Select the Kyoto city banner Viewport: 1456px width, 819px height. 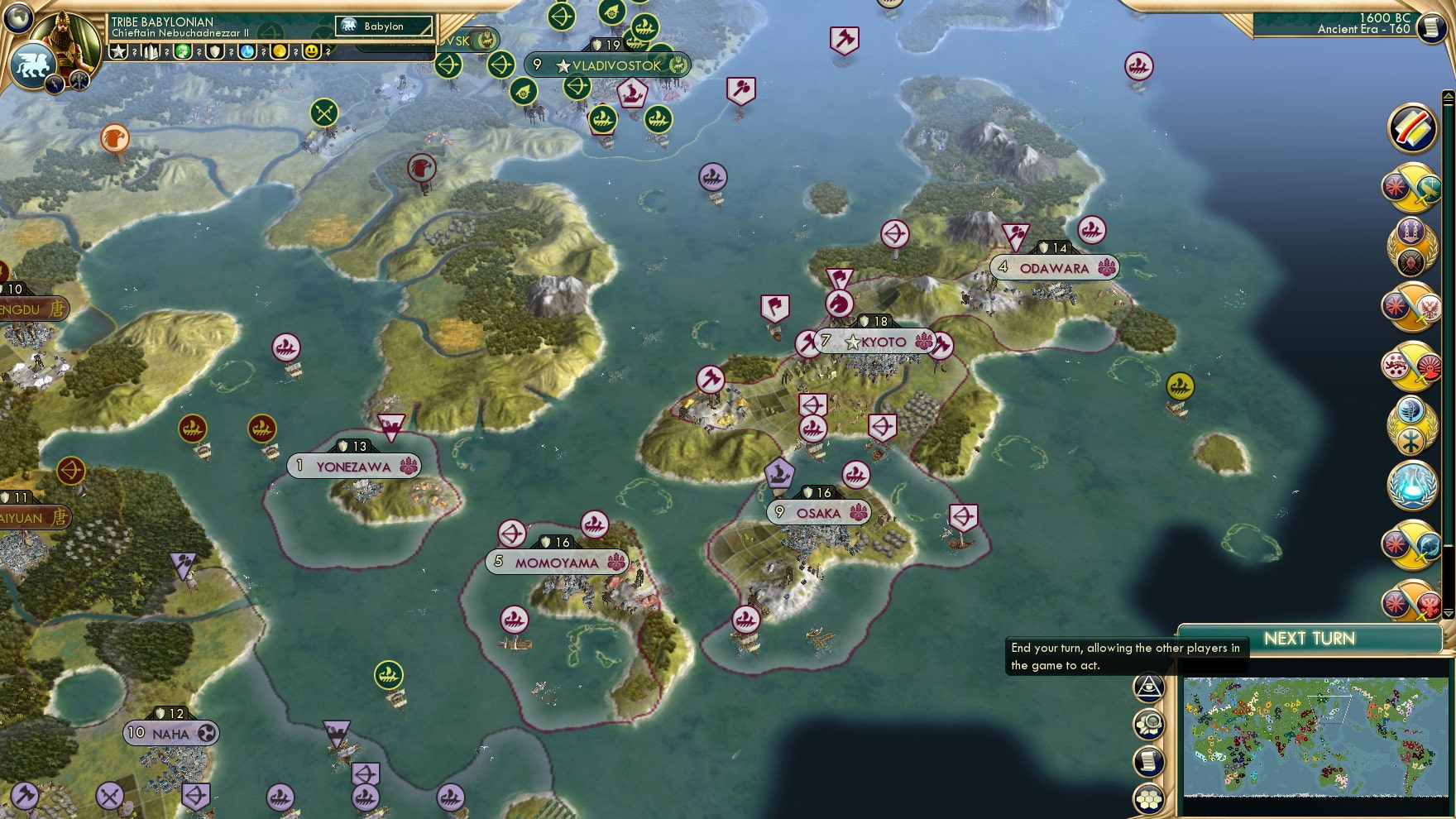877,339
